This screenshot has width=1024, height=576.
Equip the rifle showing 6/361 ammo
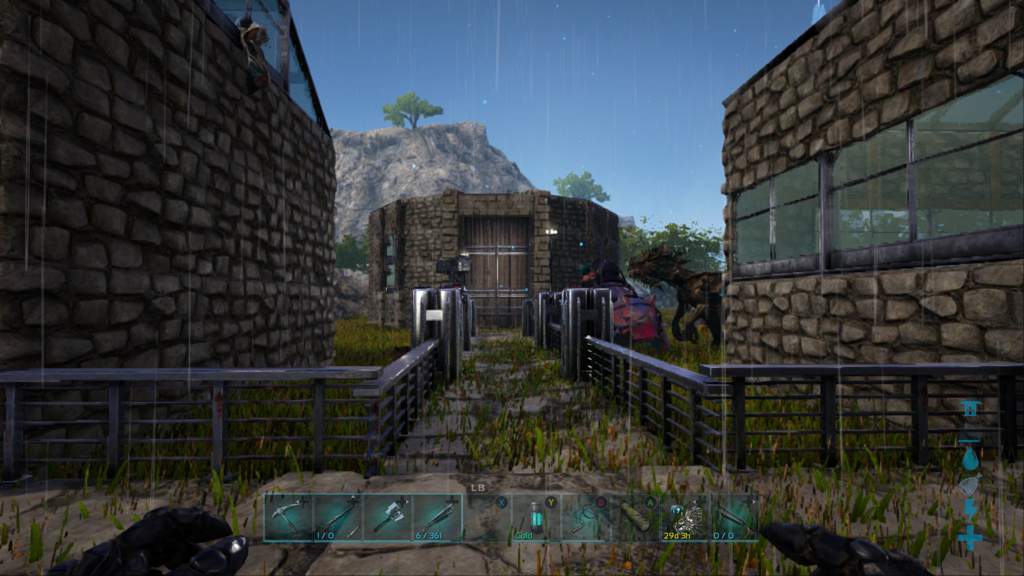coord(438,517)
